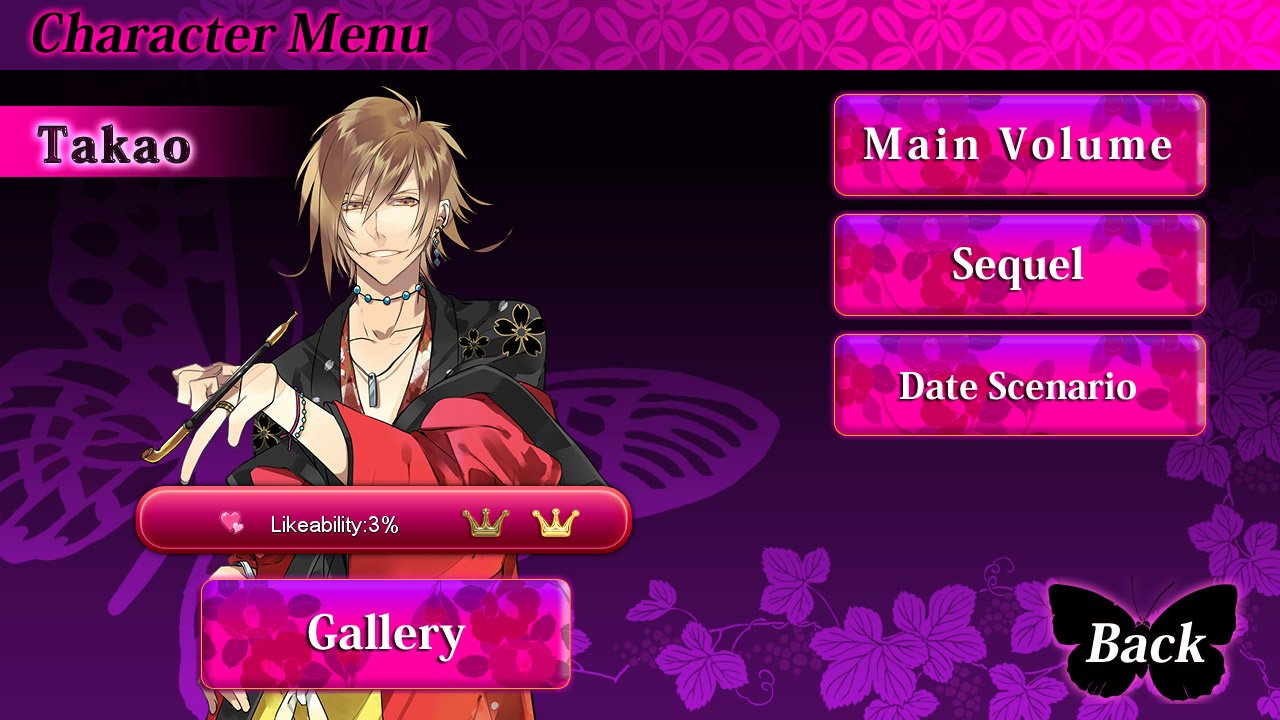The width and height of the screenshot is (1280, 720).
Task: Click the Date Scenario label text
Action: coord(1018,386)
